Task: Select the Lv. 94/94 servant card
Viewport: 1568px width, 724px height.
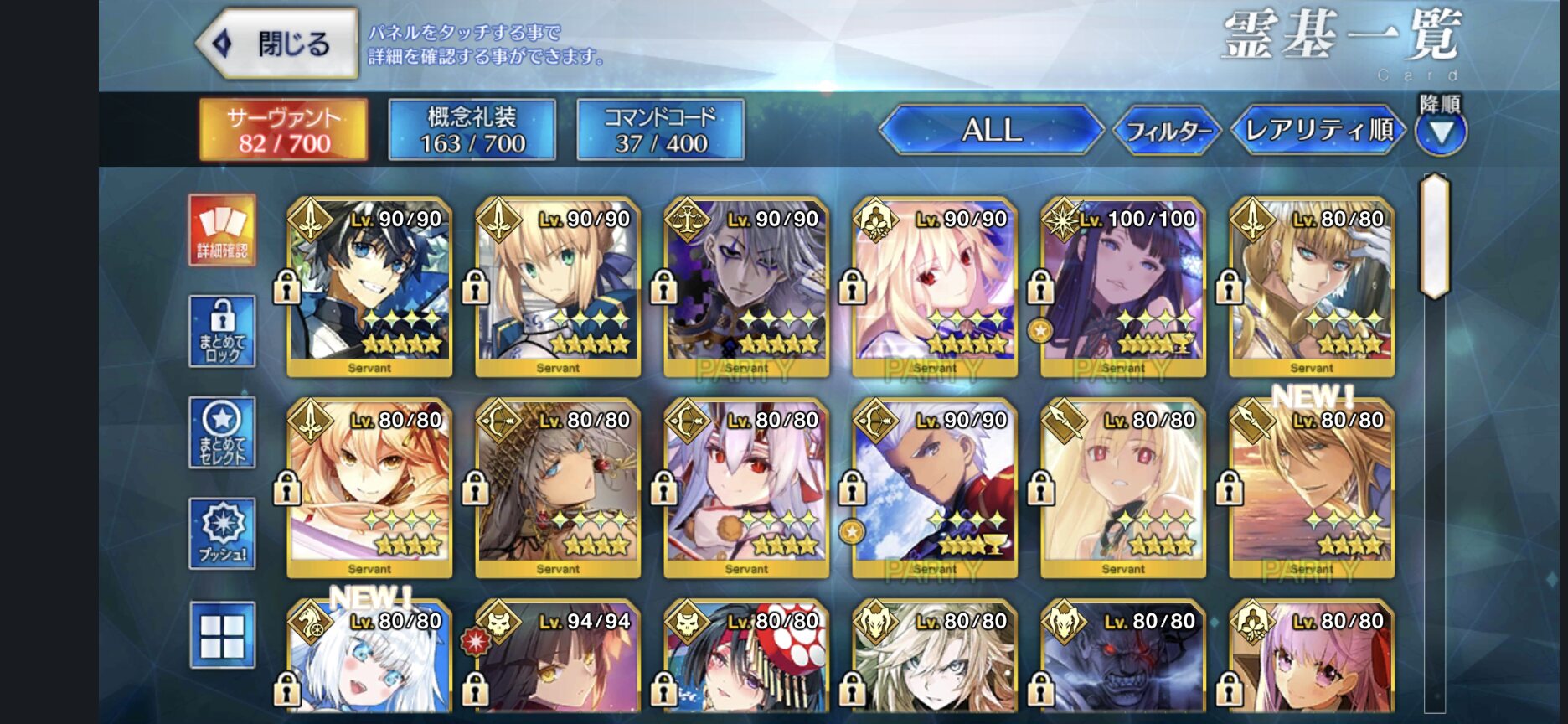Action: pos(558,662)
